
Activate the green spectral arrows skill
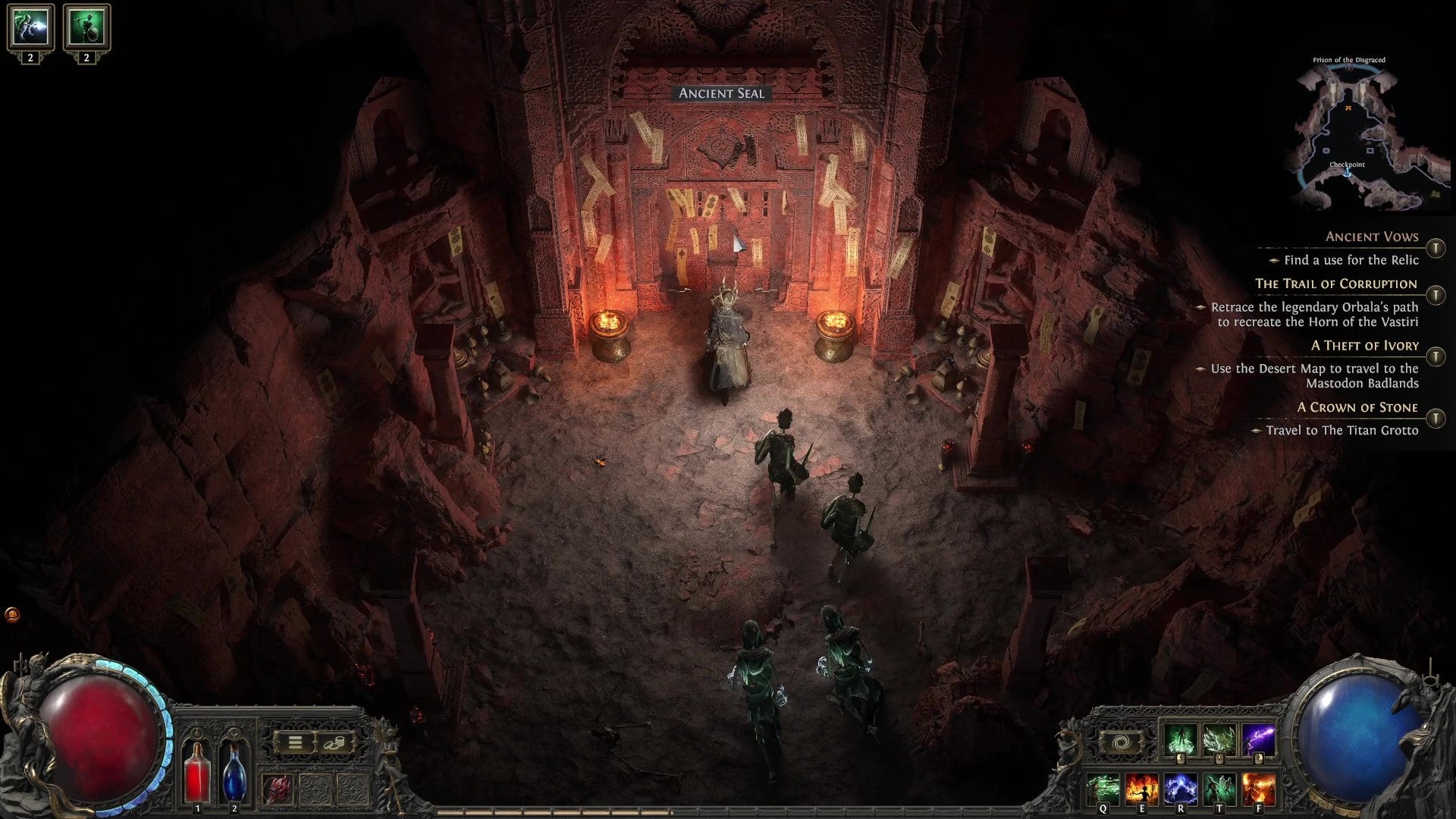(x=1102, y=789)
